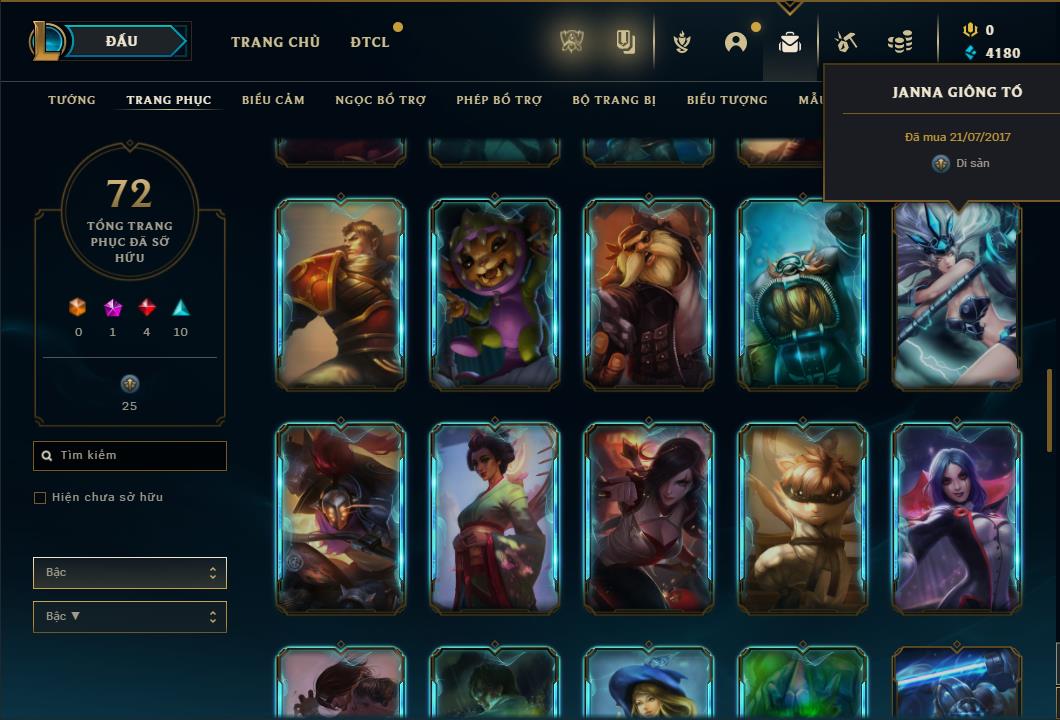The image size is (1060, 720).
Task: Open the ĐTCL tab
Action: pos(370,42)
